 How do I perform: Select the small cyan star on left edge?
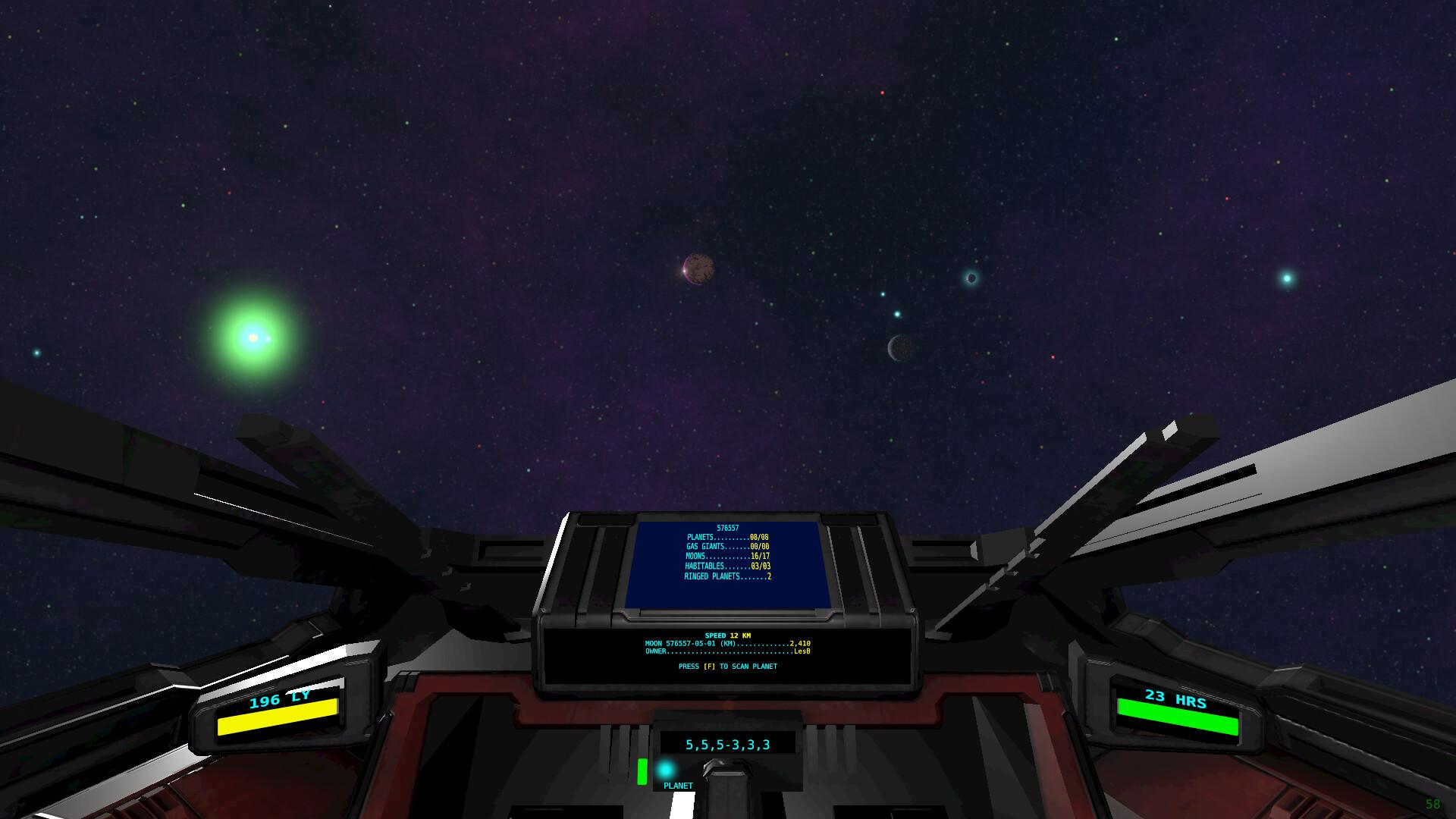(x=36, y=353)
